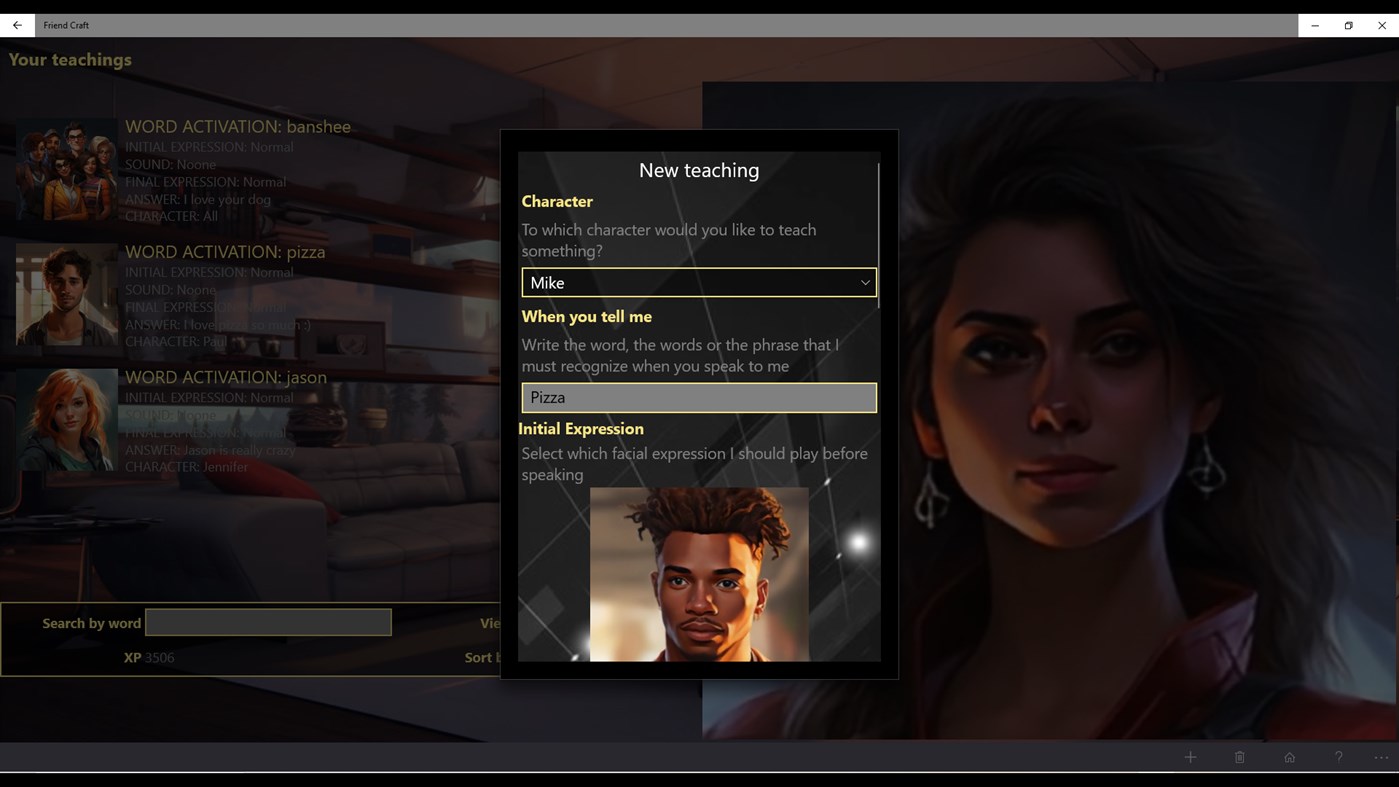The height and width of the screenshot is (787, 1399).
Task: Open the WORD ACTIVATION: pizza teaching
Action: [x=224, y=251]
